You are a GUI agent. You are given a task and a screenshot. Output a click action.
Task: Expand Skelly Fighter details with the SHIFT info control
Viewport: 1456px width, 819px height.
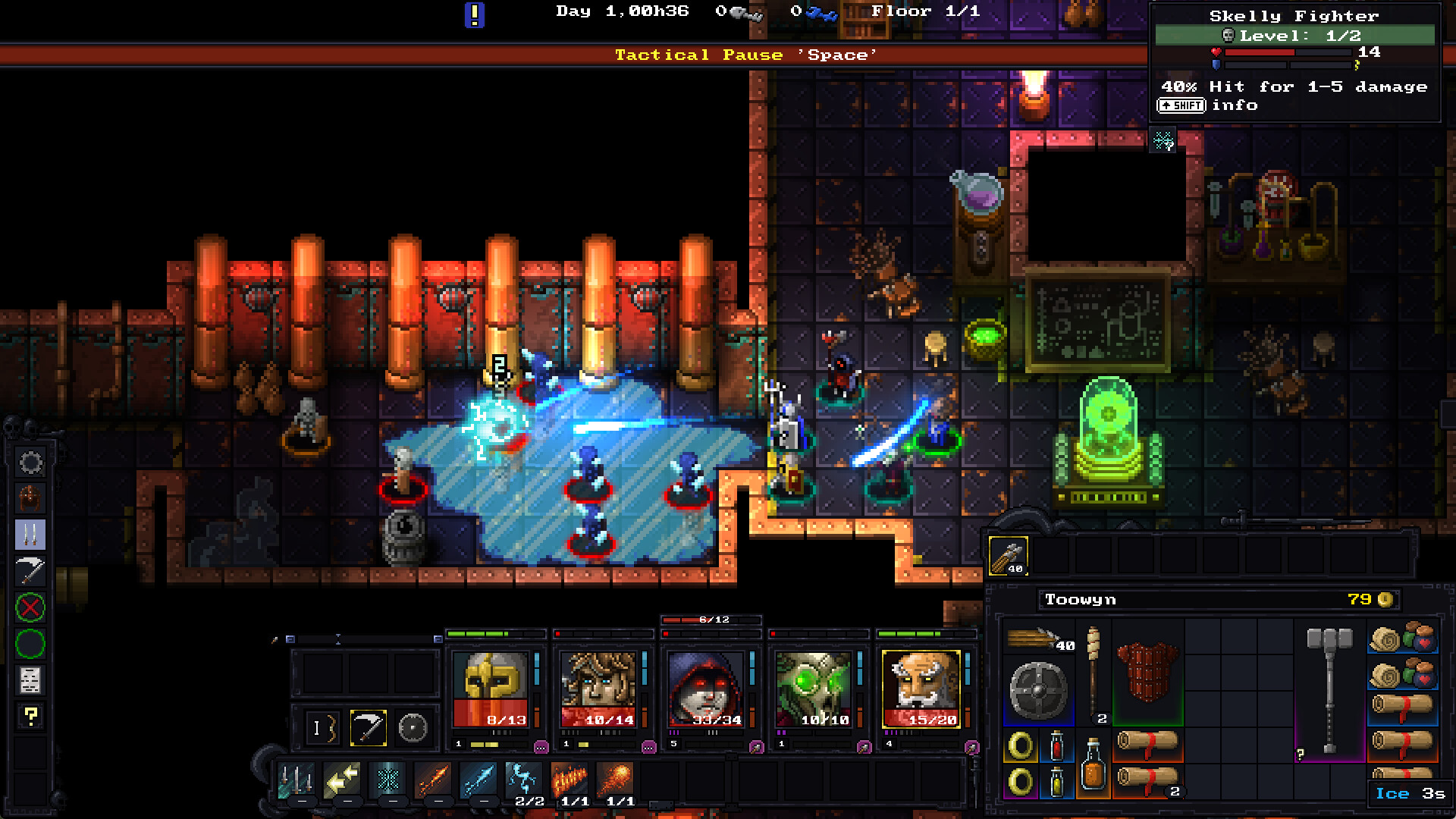pos(1181,105)
